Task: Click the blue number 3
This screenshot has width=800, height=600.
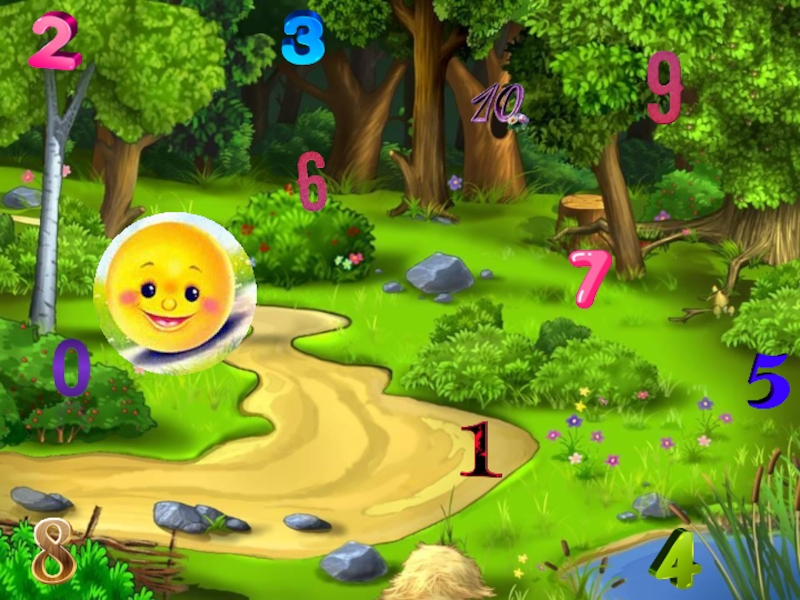Action: pos(303,39)
